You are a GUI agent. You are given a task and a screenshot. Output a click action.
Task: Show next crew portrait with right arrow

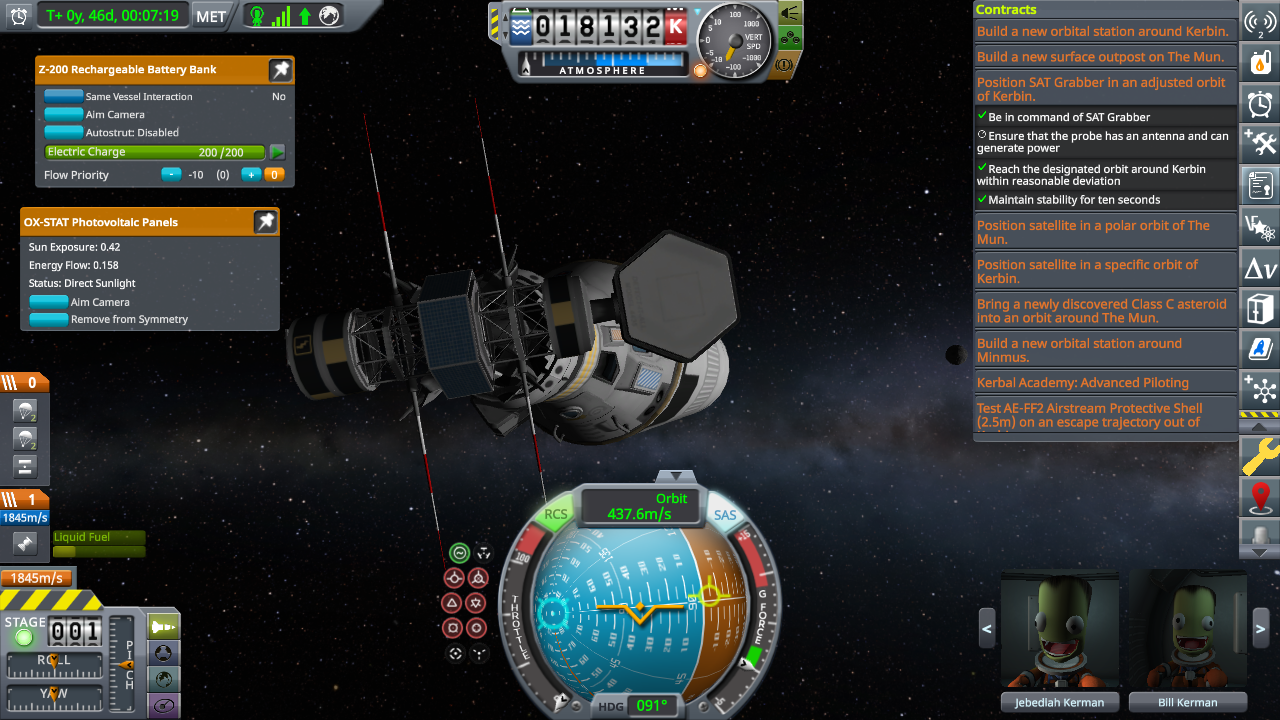[x=1260, y=629]
